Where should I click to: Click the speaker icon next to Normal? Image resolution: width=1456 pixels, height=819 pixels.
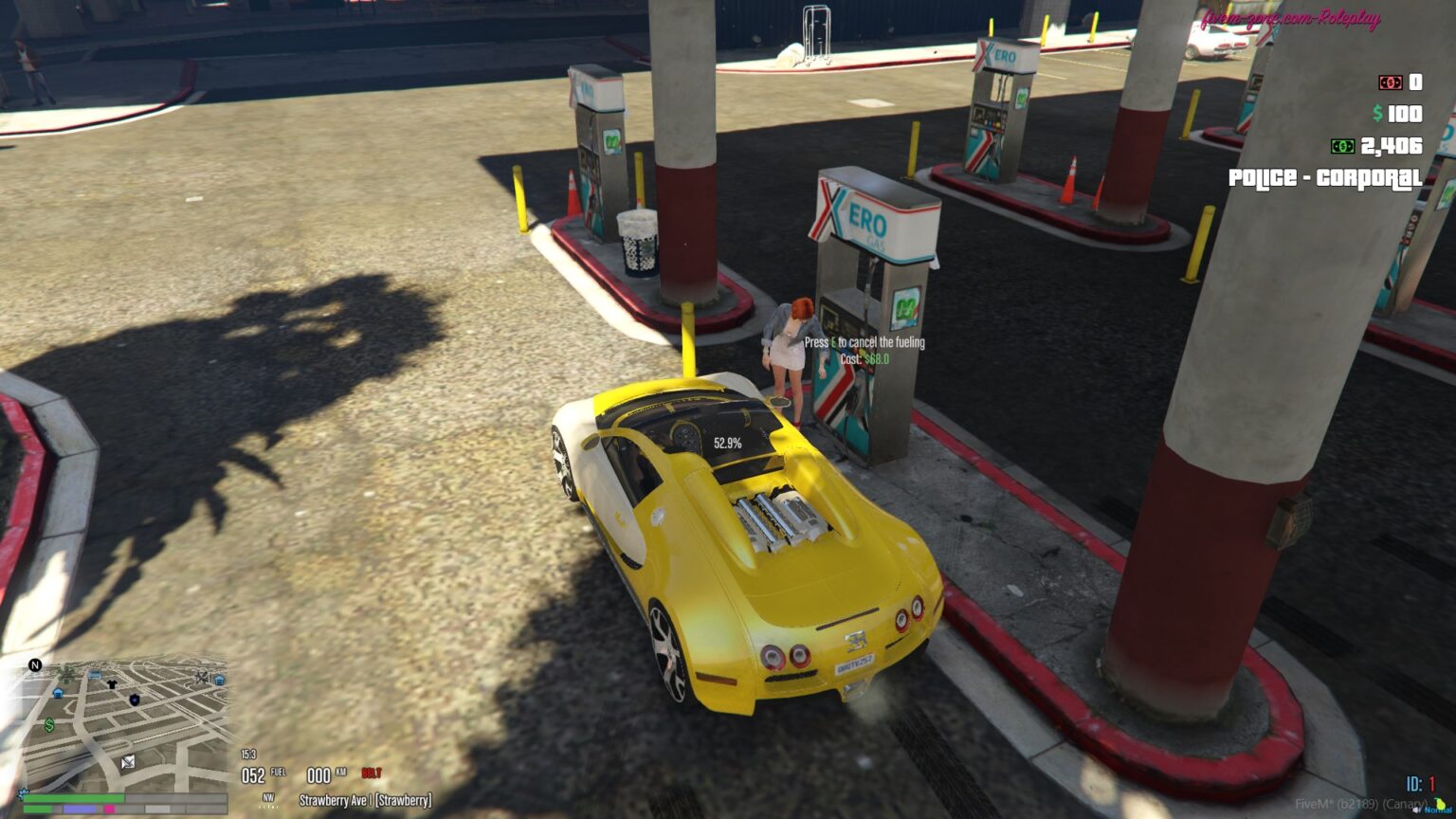tap(1416, 810)
